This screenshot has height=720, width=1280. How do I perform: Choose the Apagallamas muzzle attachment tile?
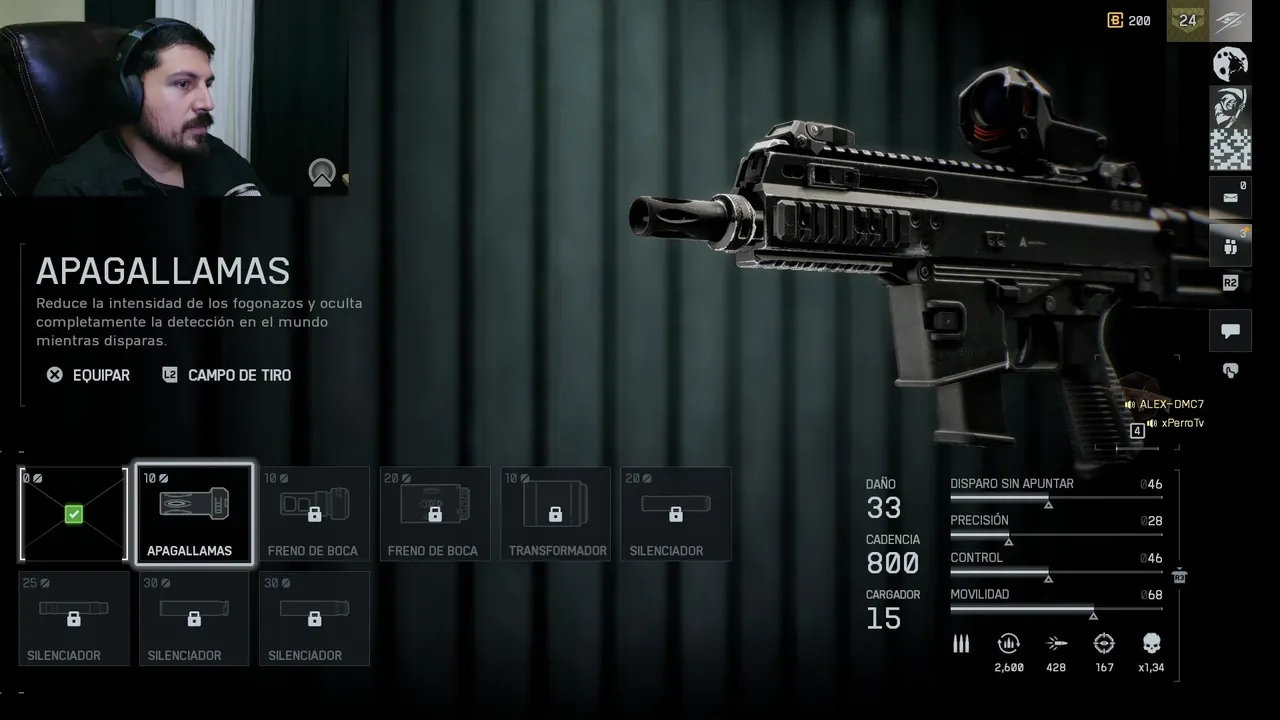(194, 514)
